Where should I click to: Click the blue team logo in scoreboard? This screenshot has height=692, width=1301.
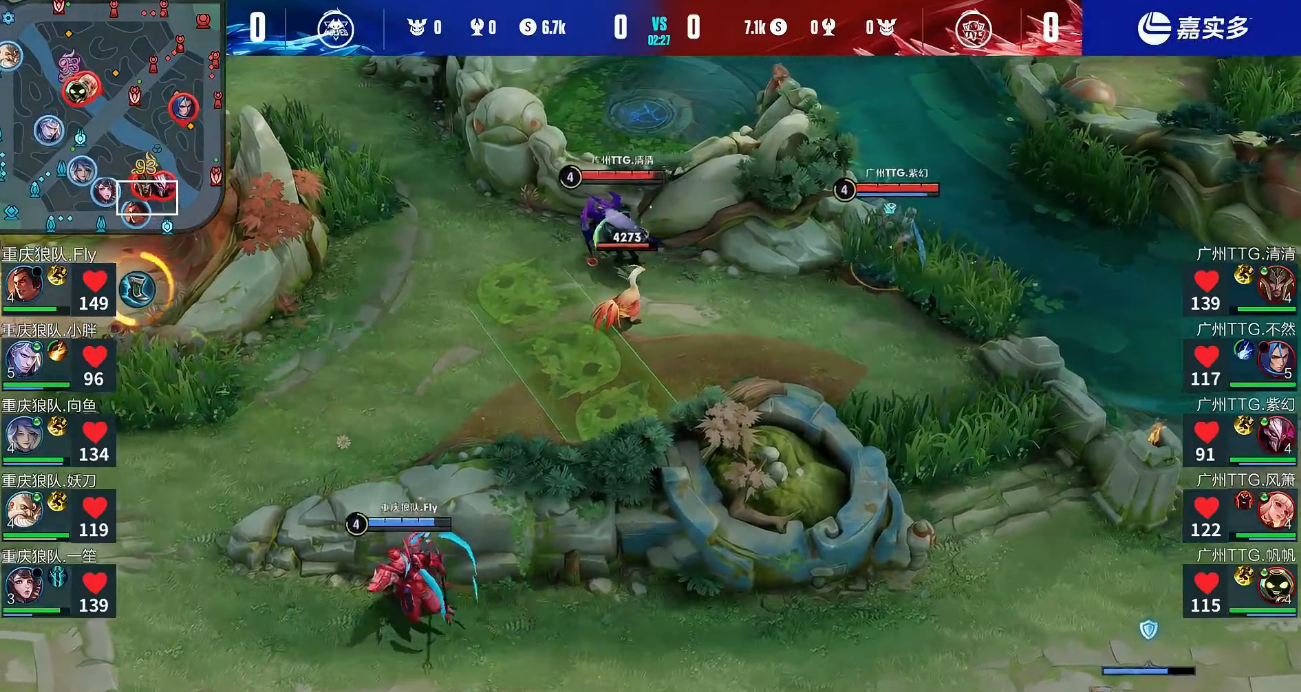(335, 28)
